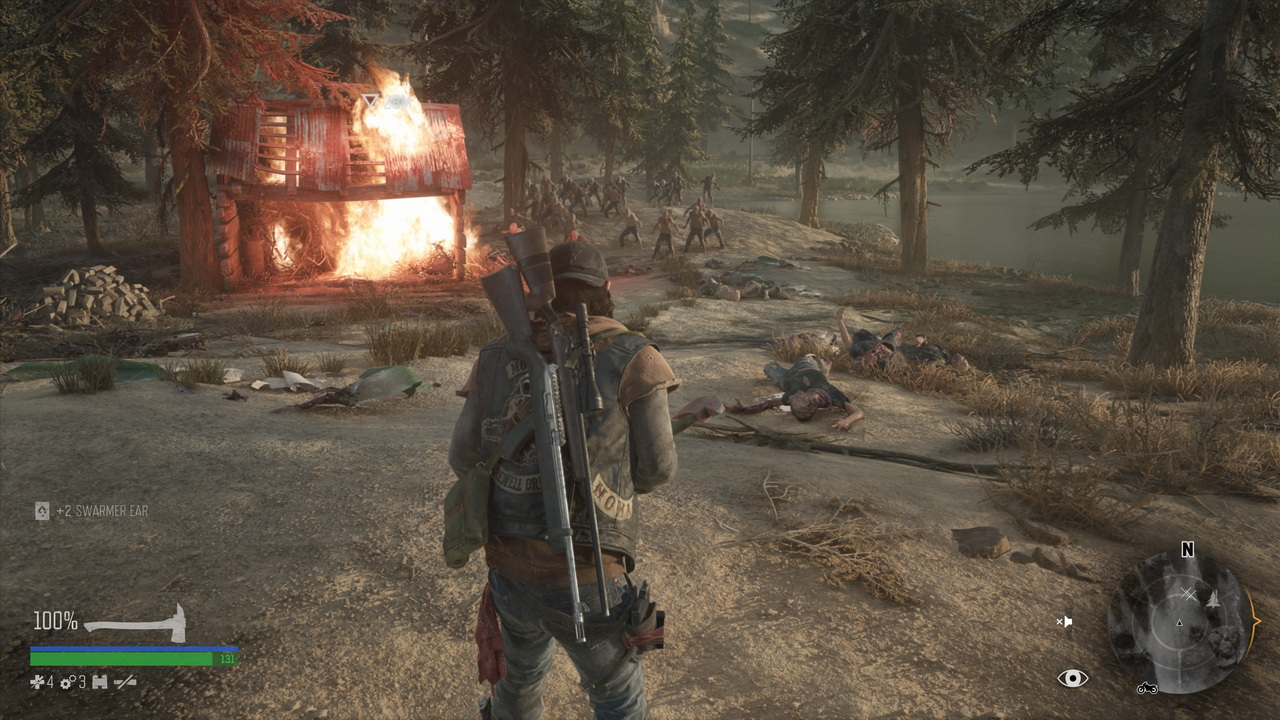This screenshot has width=1280, height=720.
Task: Select the muted noise speaker icon
Action: (1064, 622)
